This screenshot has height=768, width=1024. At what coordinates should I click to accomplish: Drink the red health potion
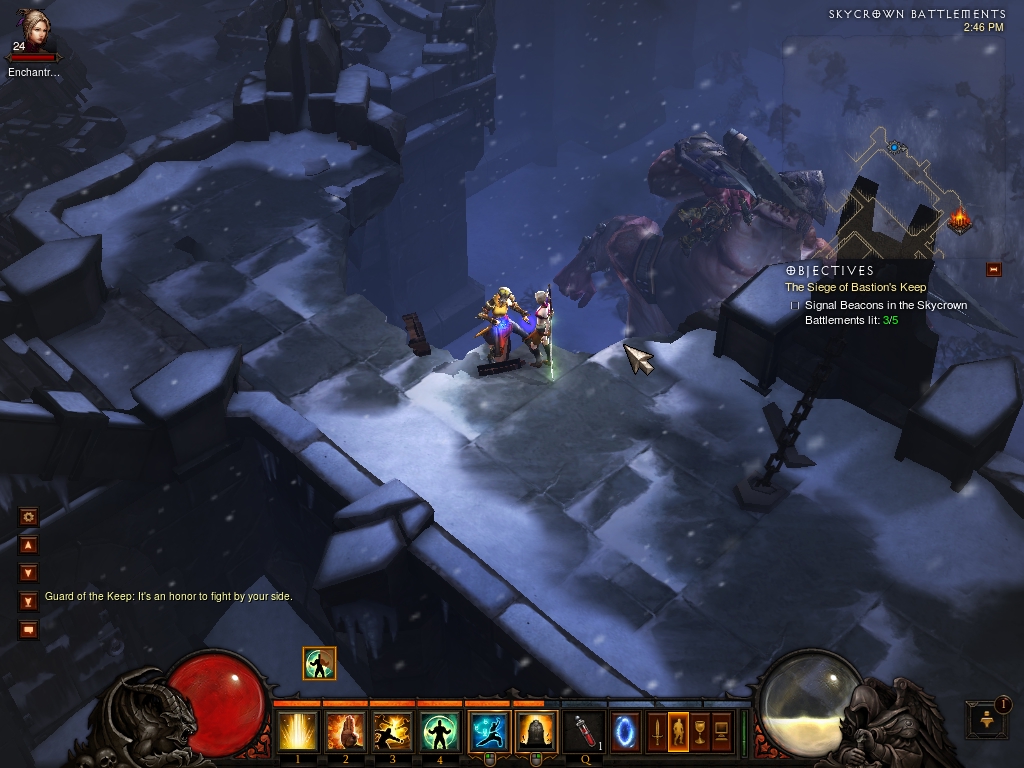[x=583, y=731]
